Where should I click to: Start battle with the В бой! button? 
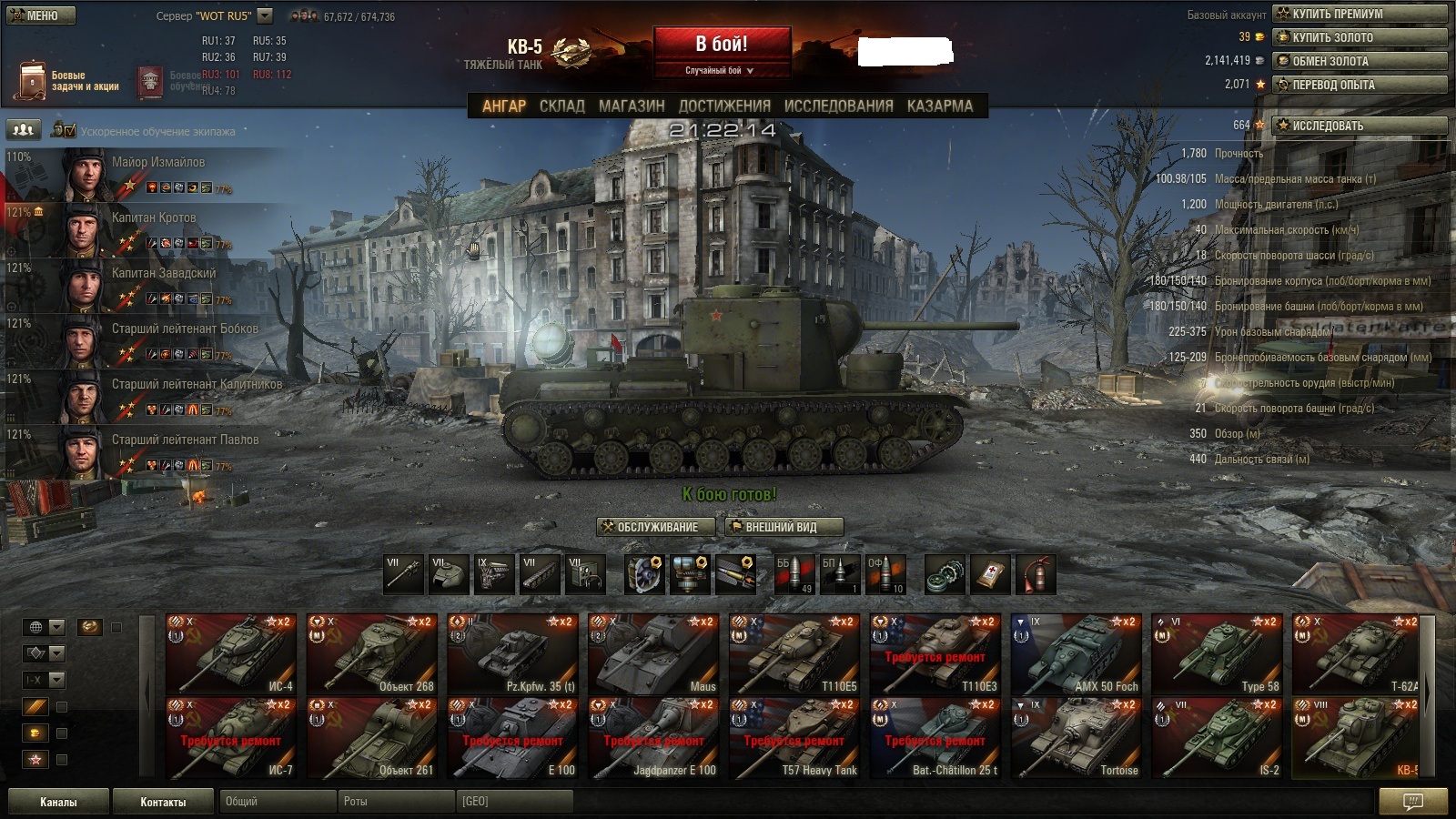[722, 45]
